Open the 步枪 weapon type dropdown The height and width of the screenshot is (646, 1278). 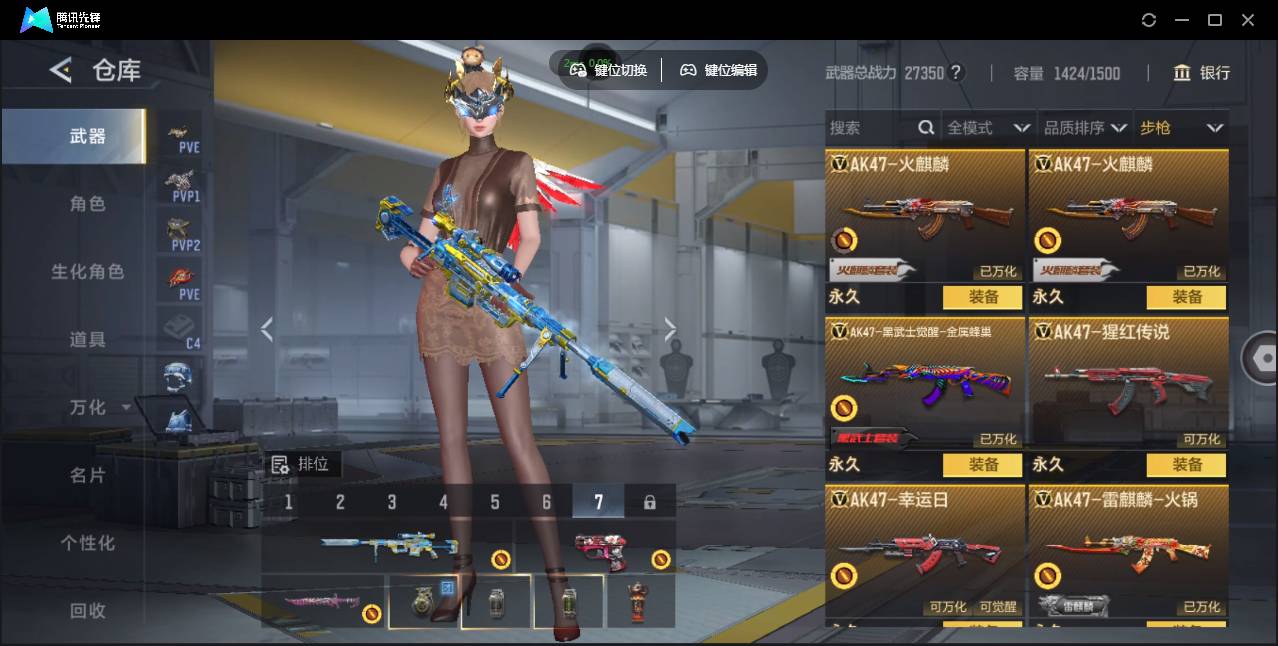(1181, 128)
